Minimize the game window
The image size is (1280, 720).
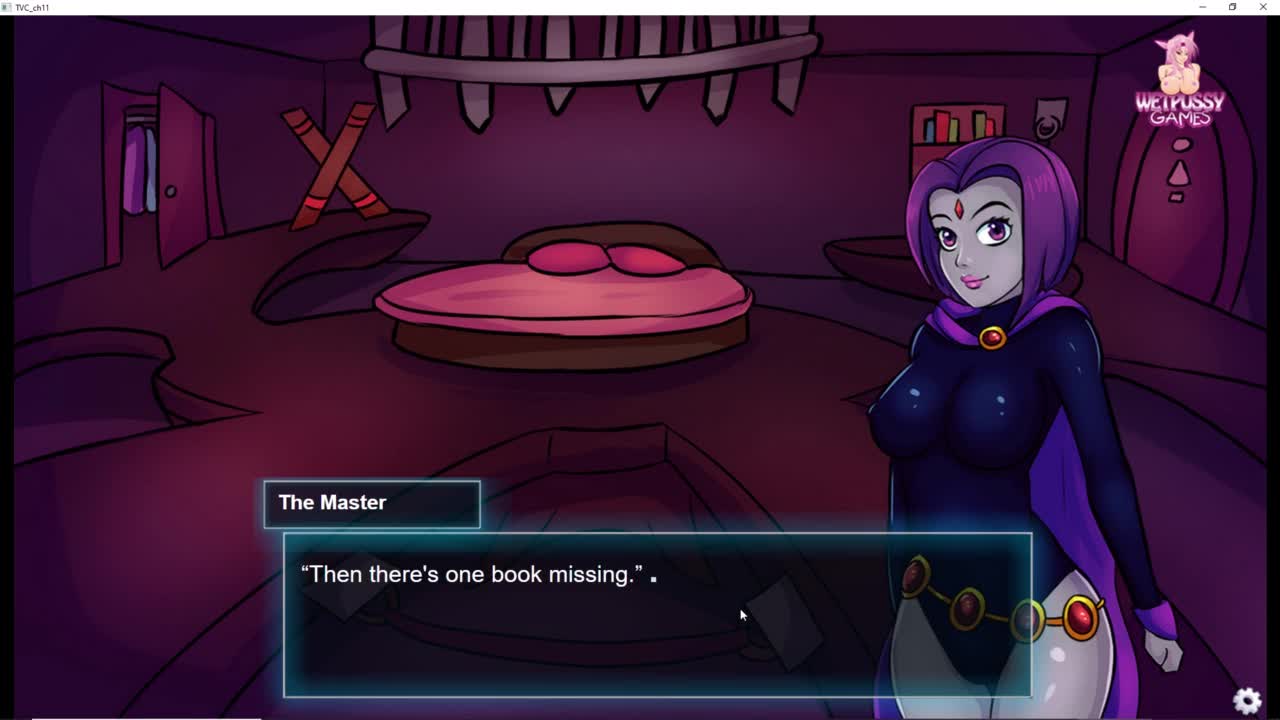click(1202, 7)
